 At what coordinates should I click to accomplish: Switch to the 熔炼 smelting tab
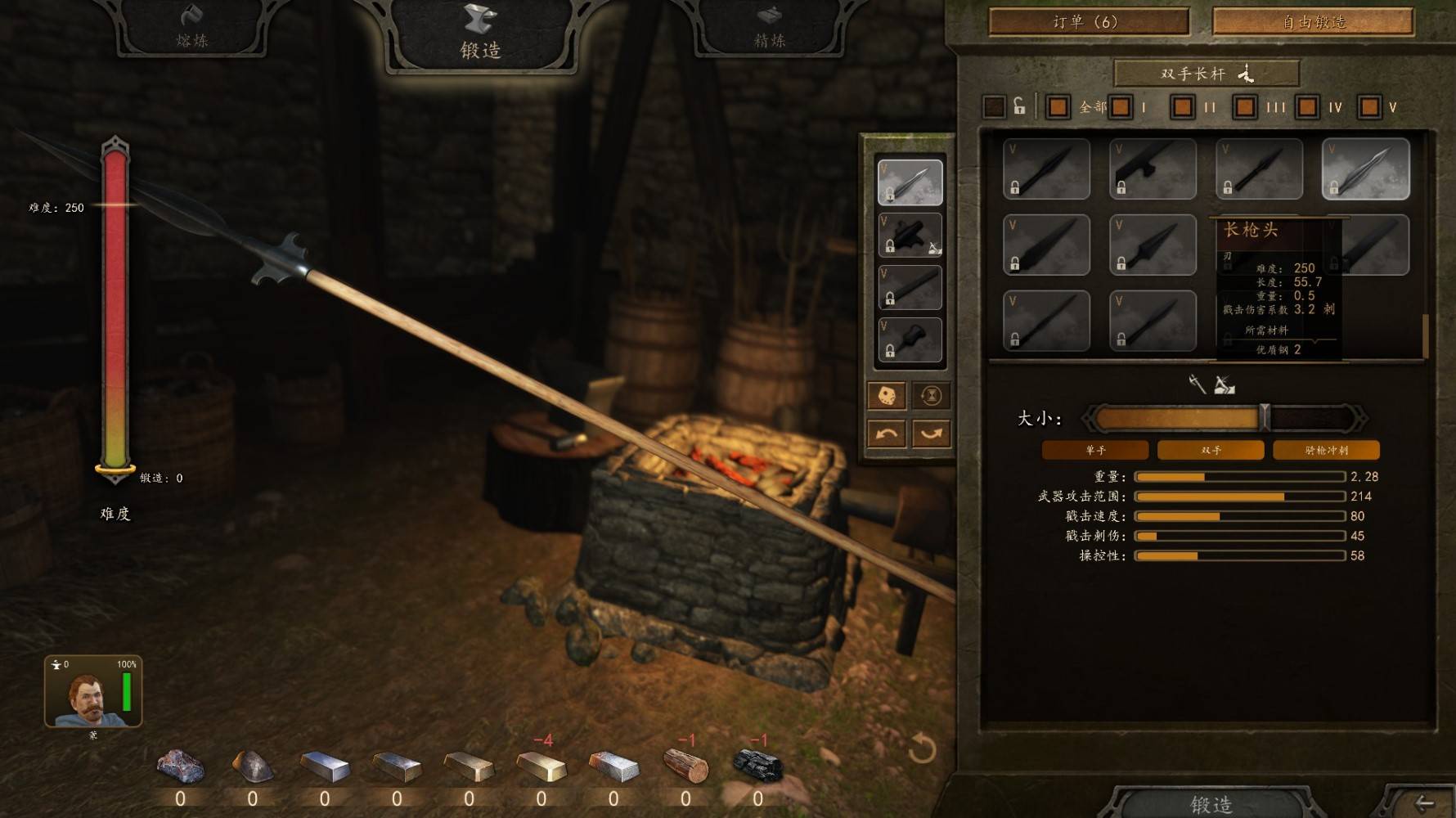click(x=191, y=28)
